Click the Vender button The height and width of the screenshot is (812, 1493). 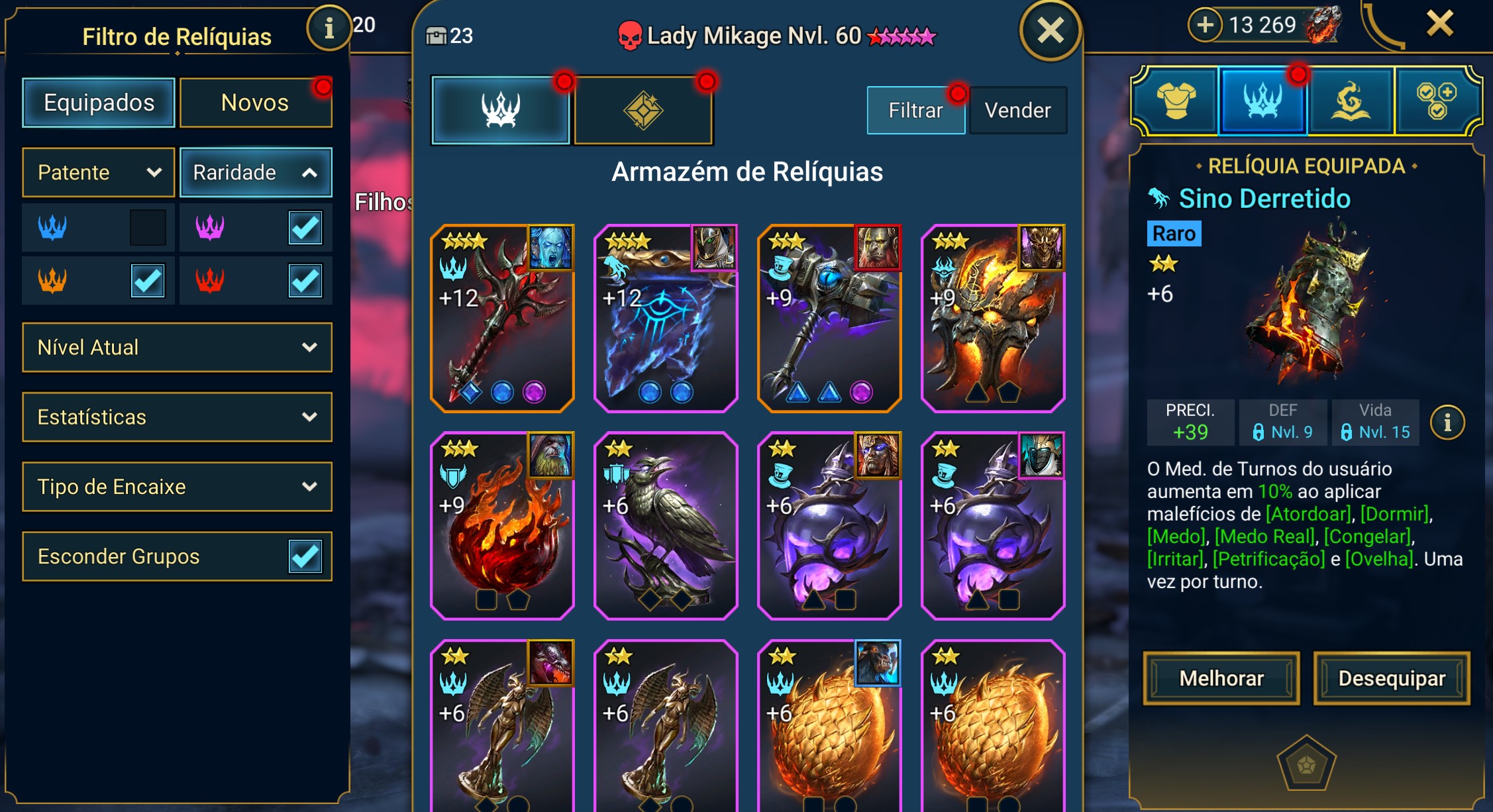click(1017, 110)
